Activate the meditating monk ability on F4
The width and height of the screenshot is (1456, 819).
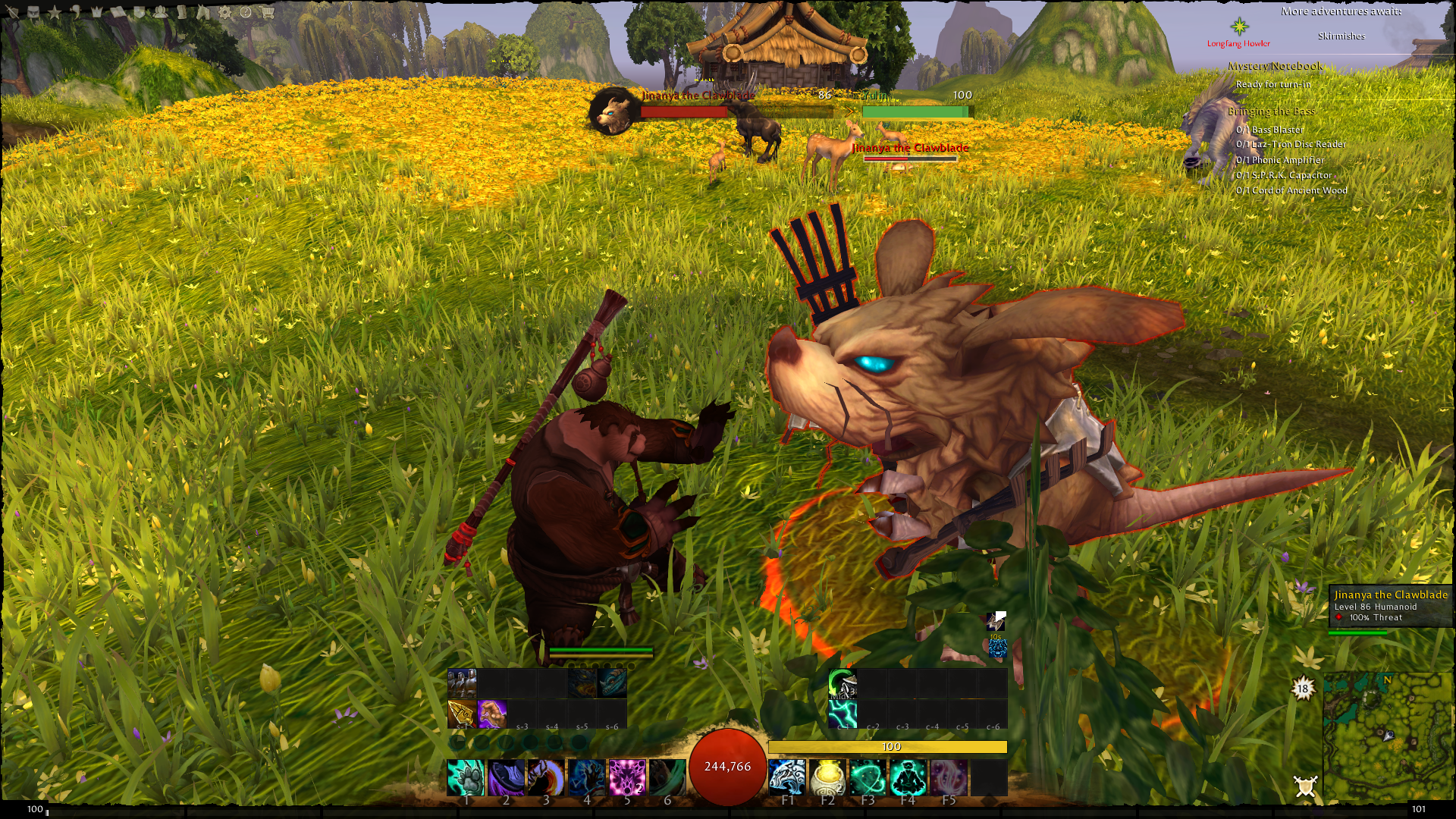pos(908,777)
